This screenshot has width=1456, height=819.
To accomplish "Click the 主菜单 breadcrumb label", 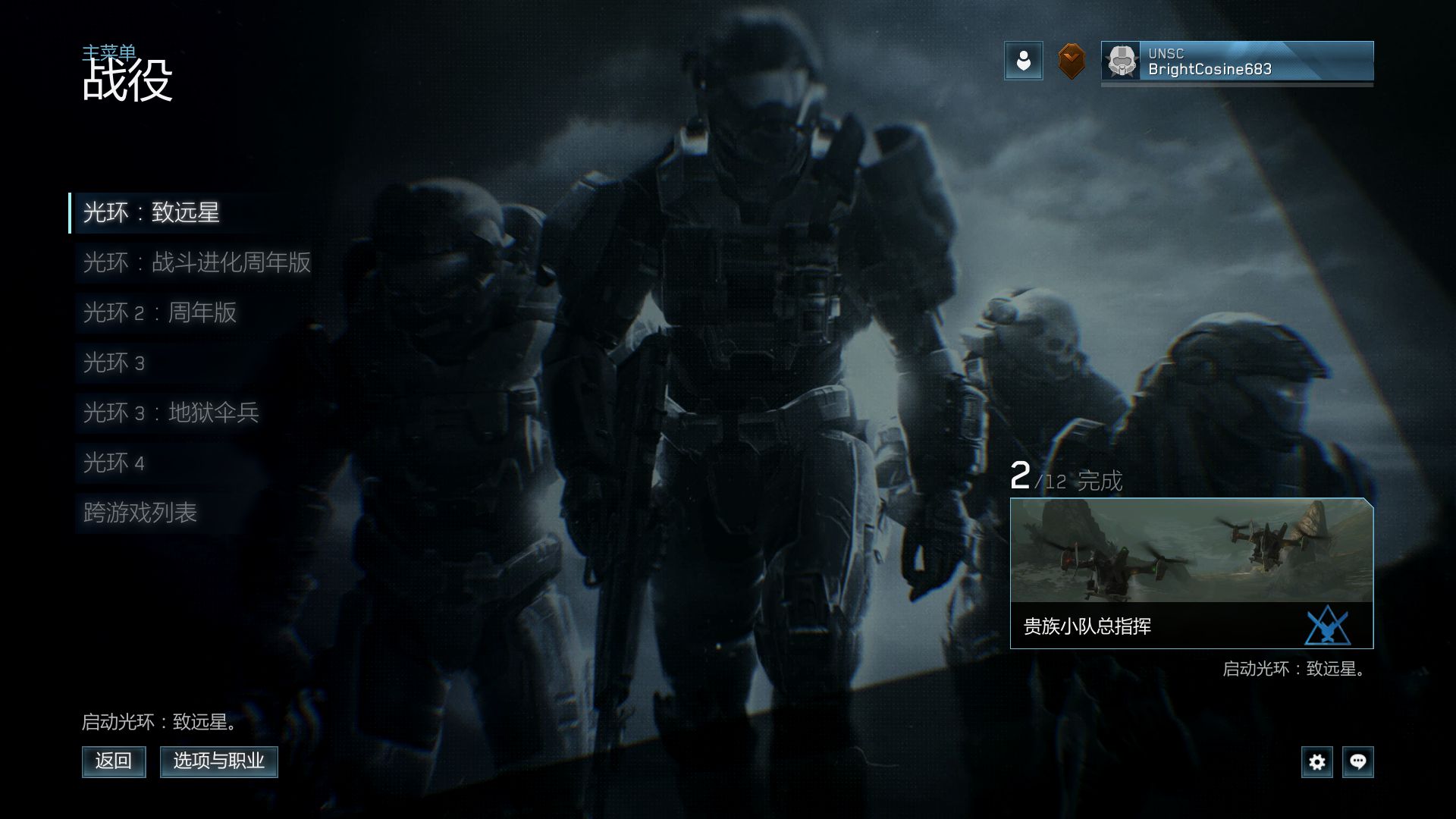I will [109, 52].
